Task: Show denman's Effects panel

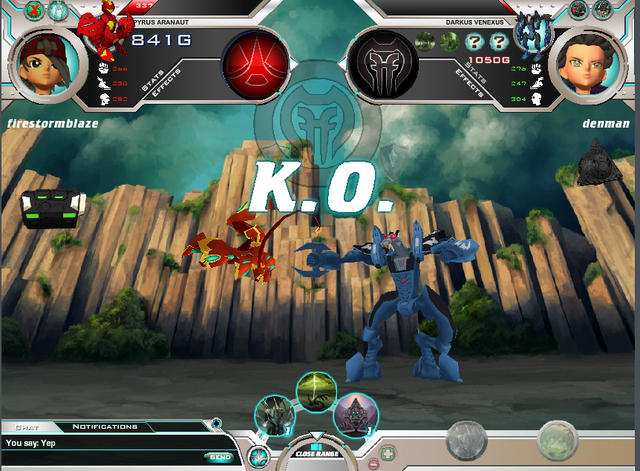Action: click(470, 81)
